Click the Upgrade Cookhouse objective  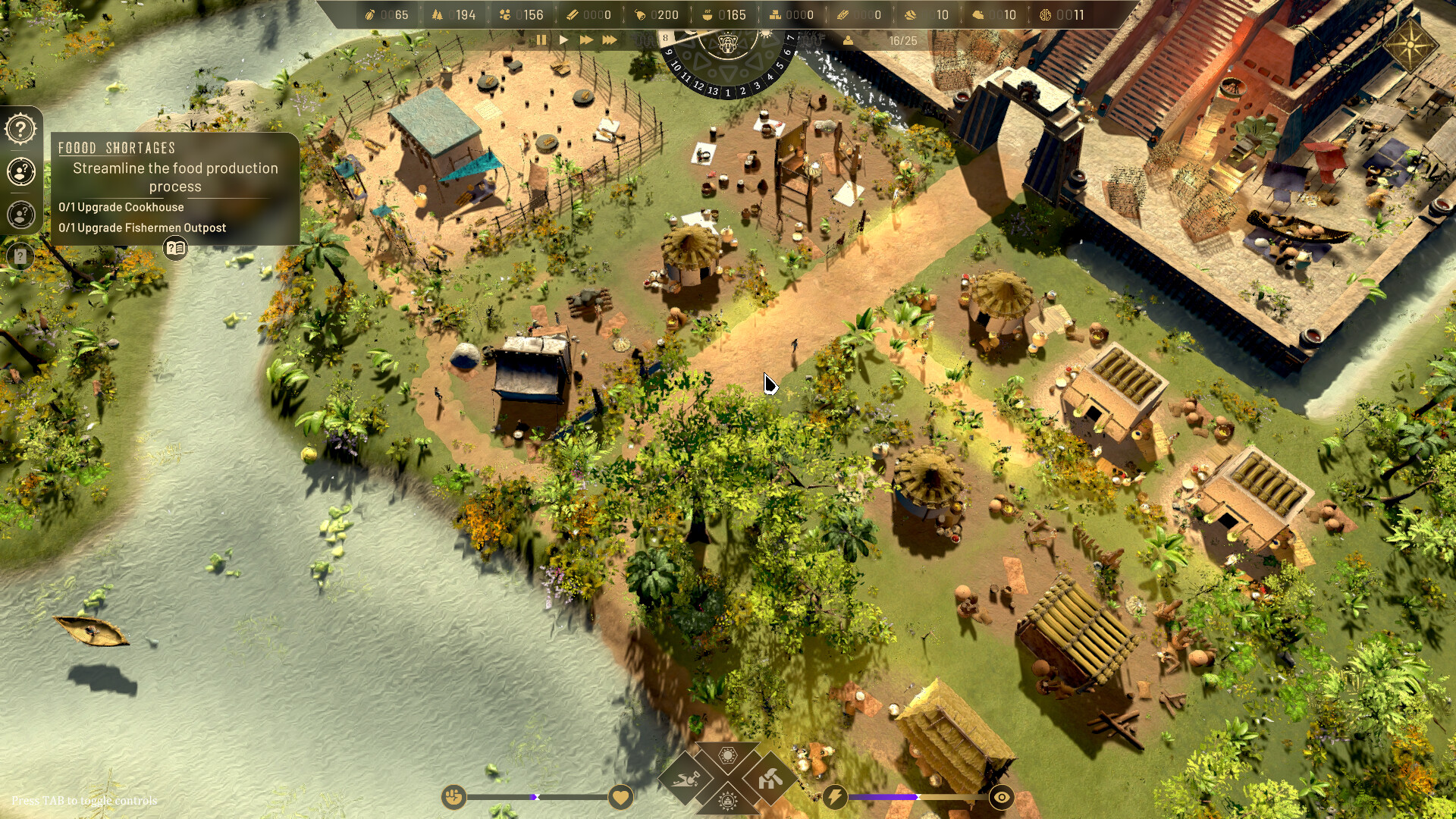pyautogui.click(x=121, y=206)
